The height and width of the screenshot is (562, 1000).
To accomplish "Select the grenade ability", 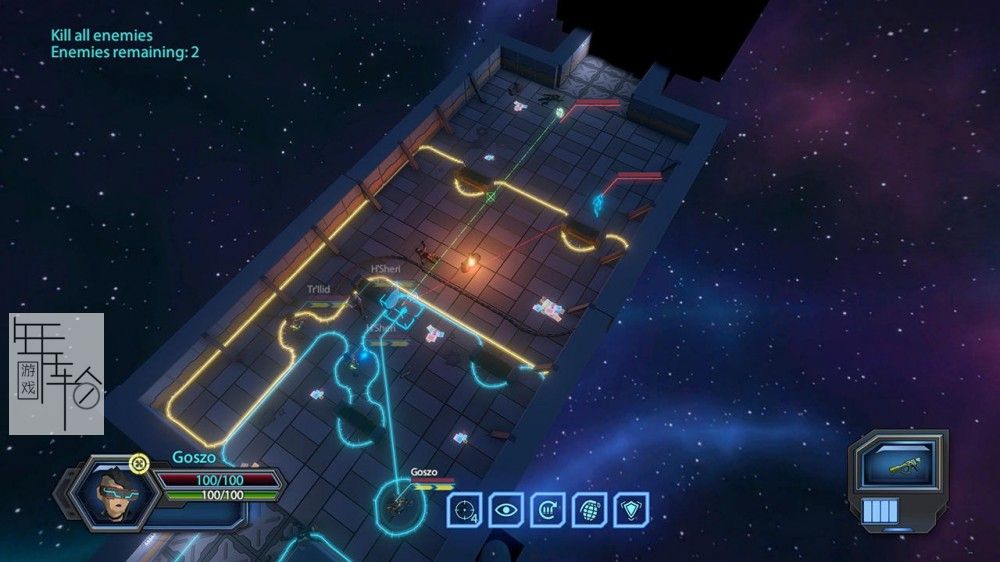I will pos(590,510).
